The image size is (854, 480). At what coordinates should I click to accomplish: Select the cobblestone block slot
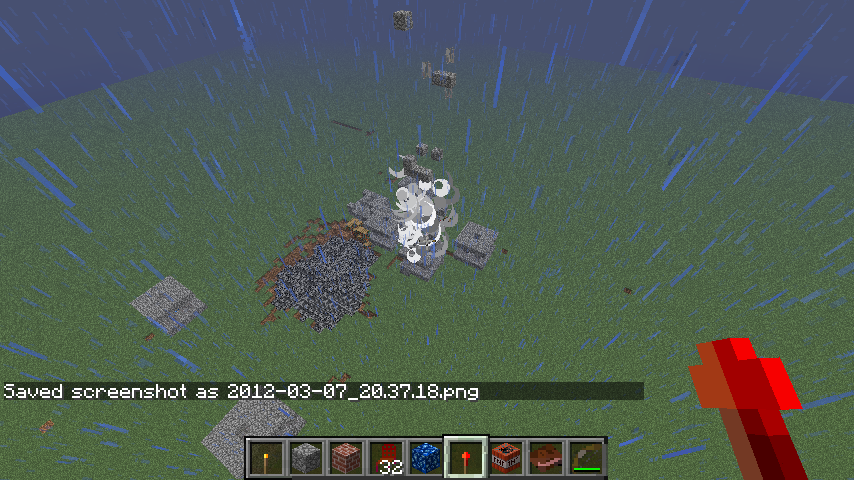306,458
